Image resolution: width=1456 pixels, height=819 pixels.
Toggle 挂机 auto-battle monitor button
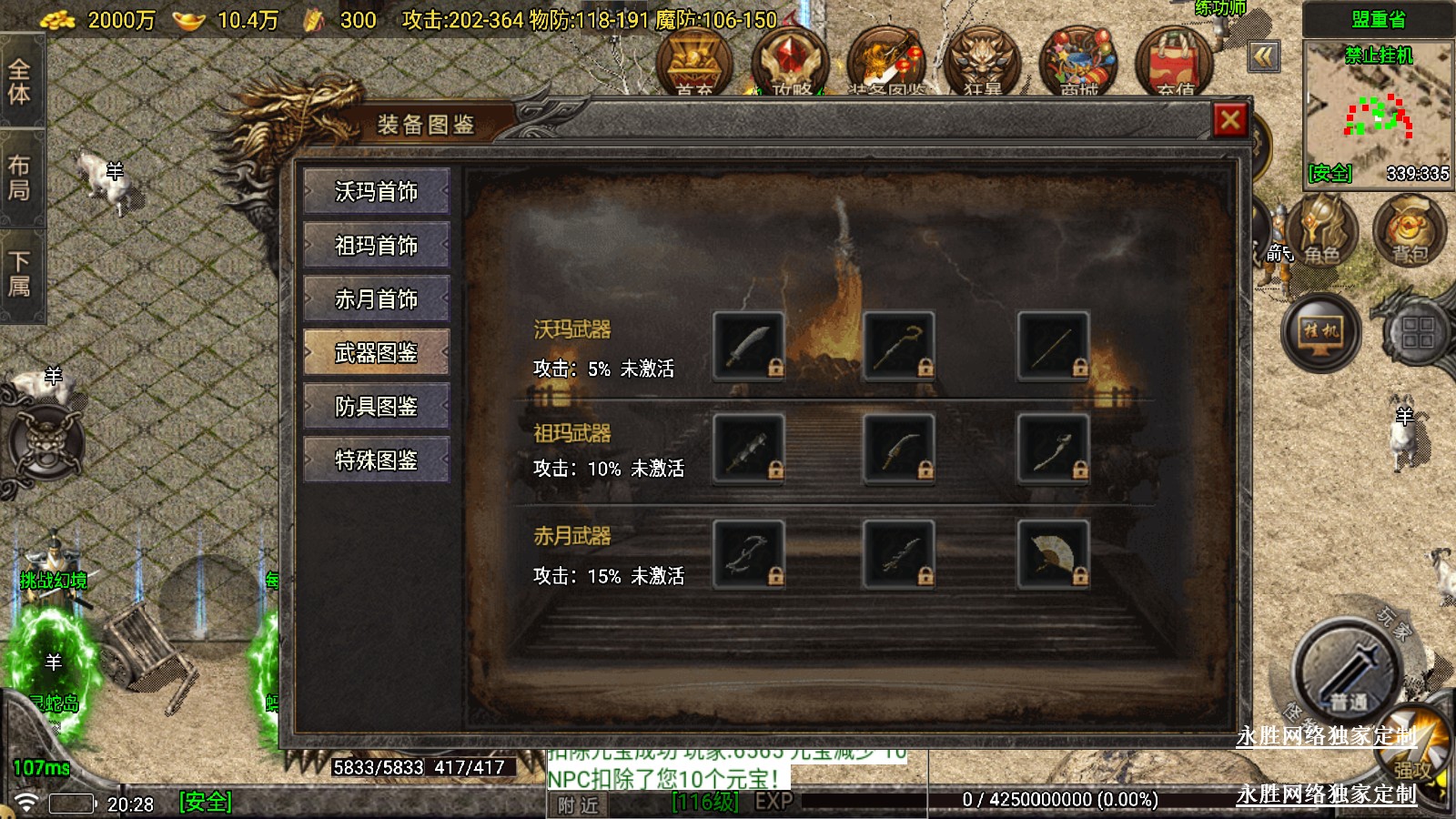(x=1320, y=332)
